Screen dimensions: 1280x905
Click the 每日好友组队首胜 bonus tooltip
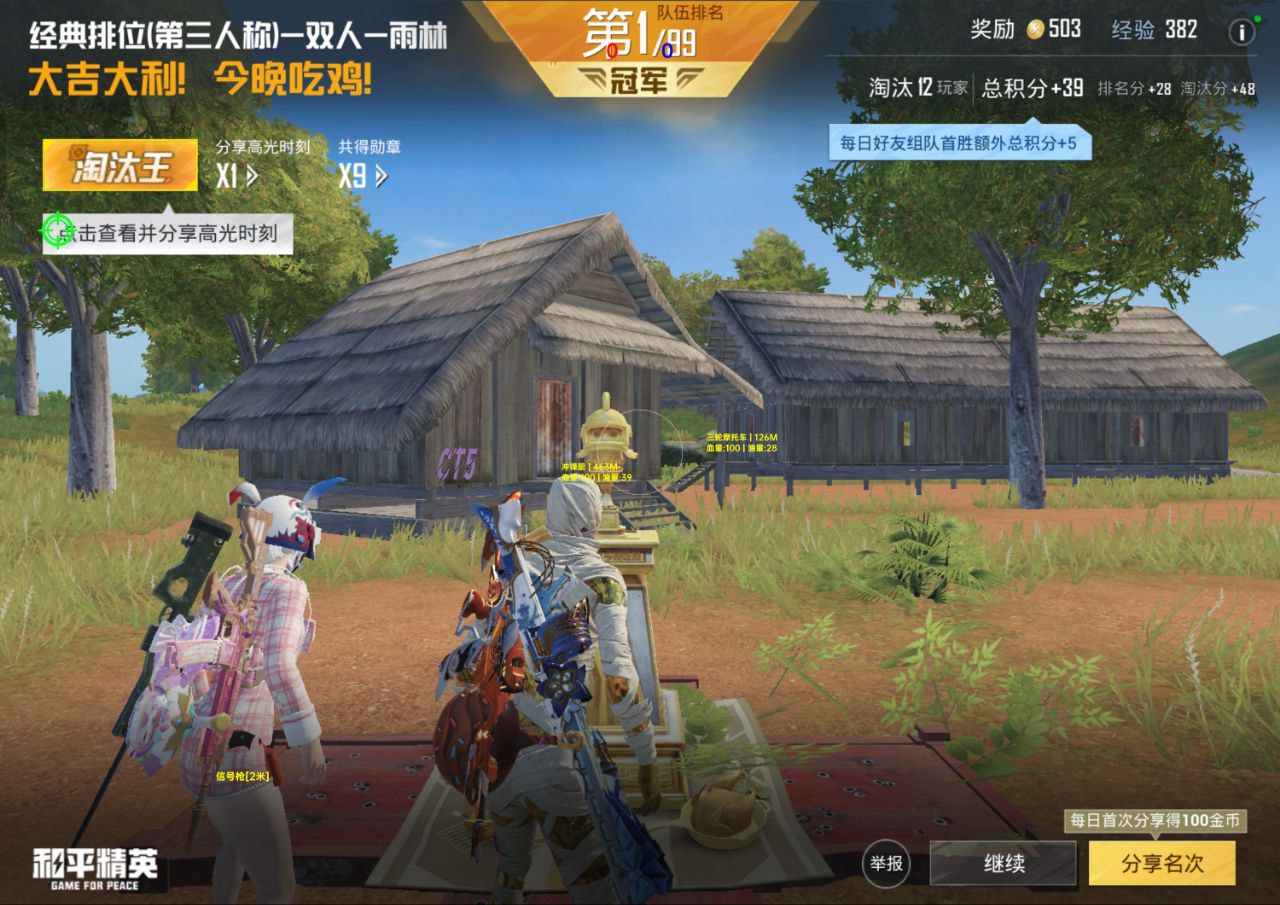pos(962,143)
